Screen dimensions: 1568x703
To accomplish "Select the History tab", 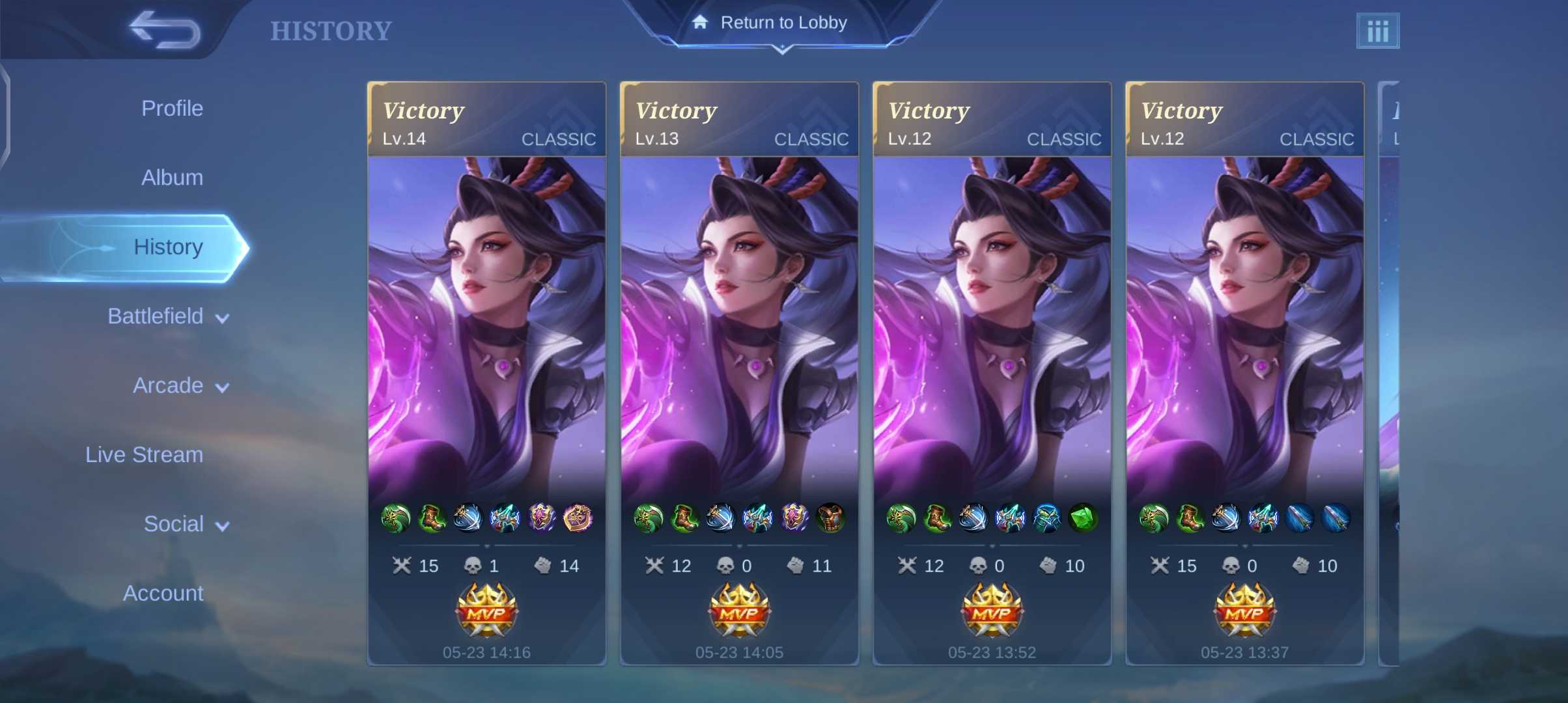I will click(168, 247).
